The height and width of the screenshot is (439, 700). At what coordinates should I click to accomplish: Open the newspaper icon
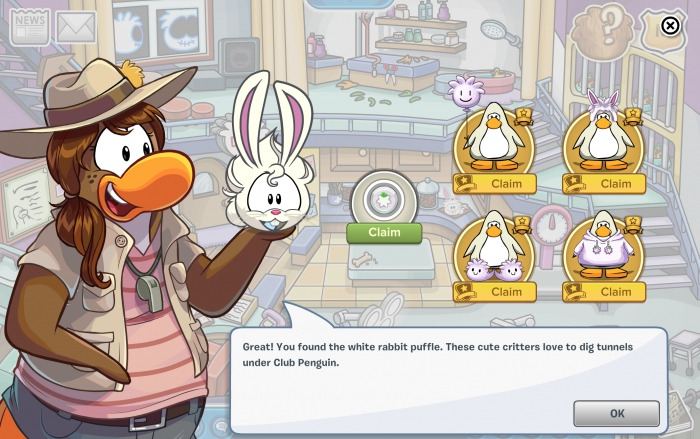(30, 27)
